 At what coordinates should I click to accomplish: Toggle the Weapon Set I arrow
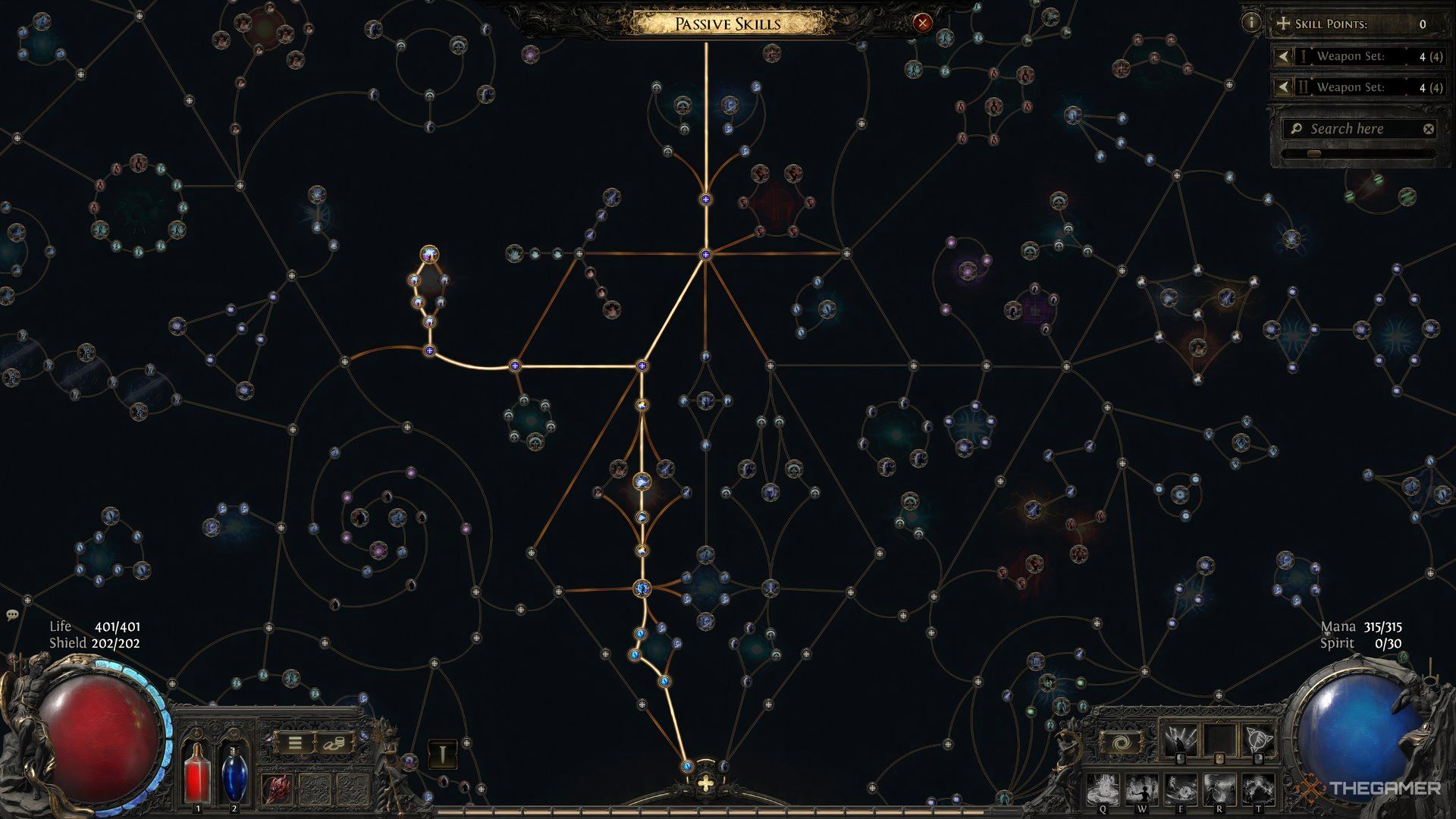[x=1282, y=56]
